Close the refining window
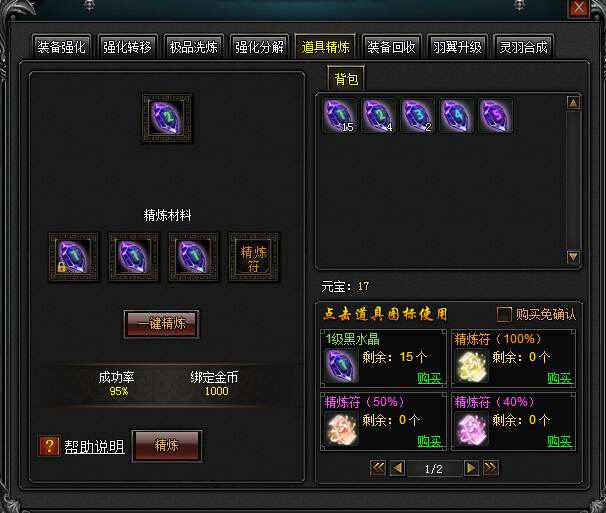This screenshot has height=513, width=606. click(578, 8)
